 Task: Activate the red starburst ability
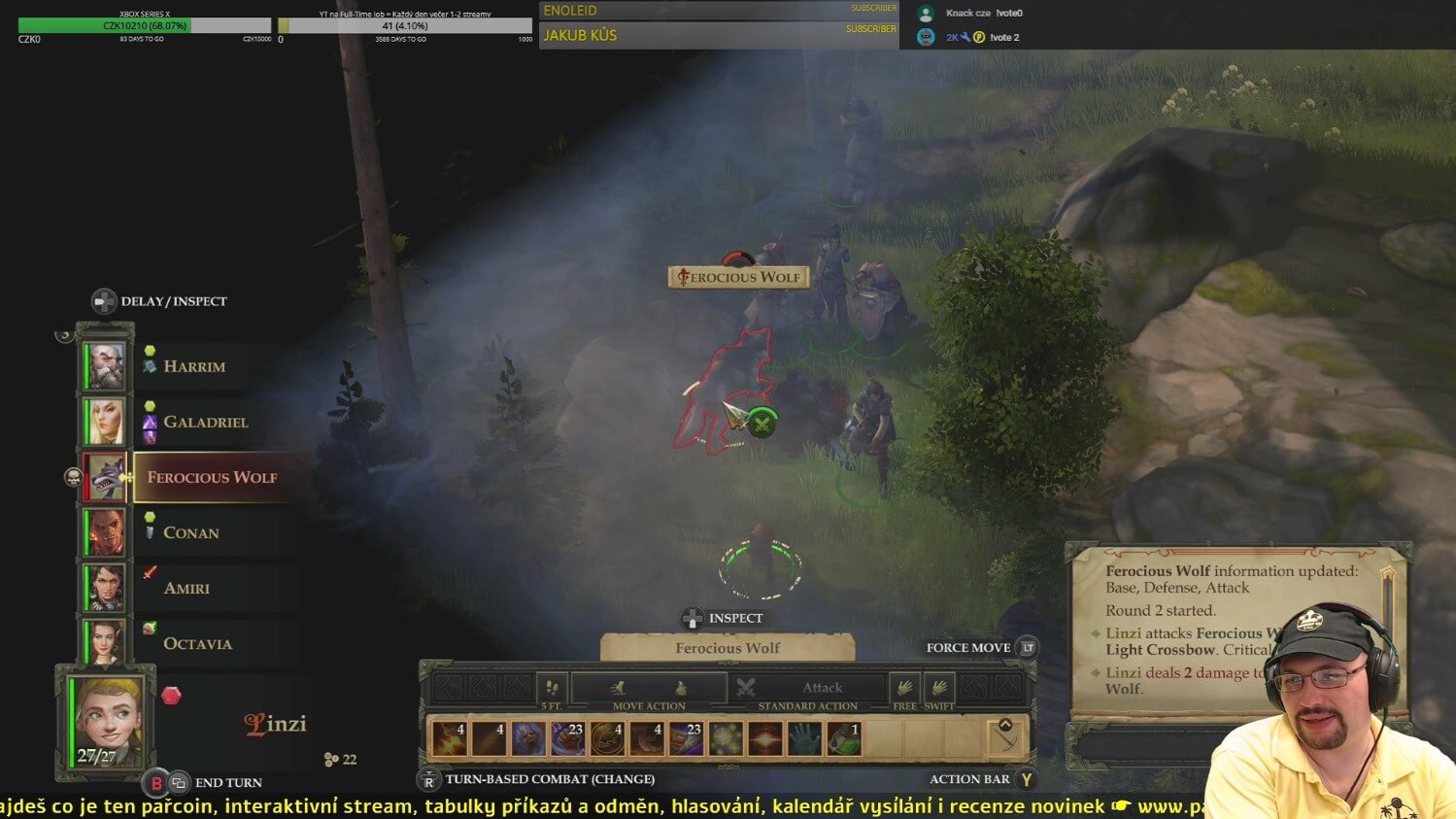coord(765,739)
